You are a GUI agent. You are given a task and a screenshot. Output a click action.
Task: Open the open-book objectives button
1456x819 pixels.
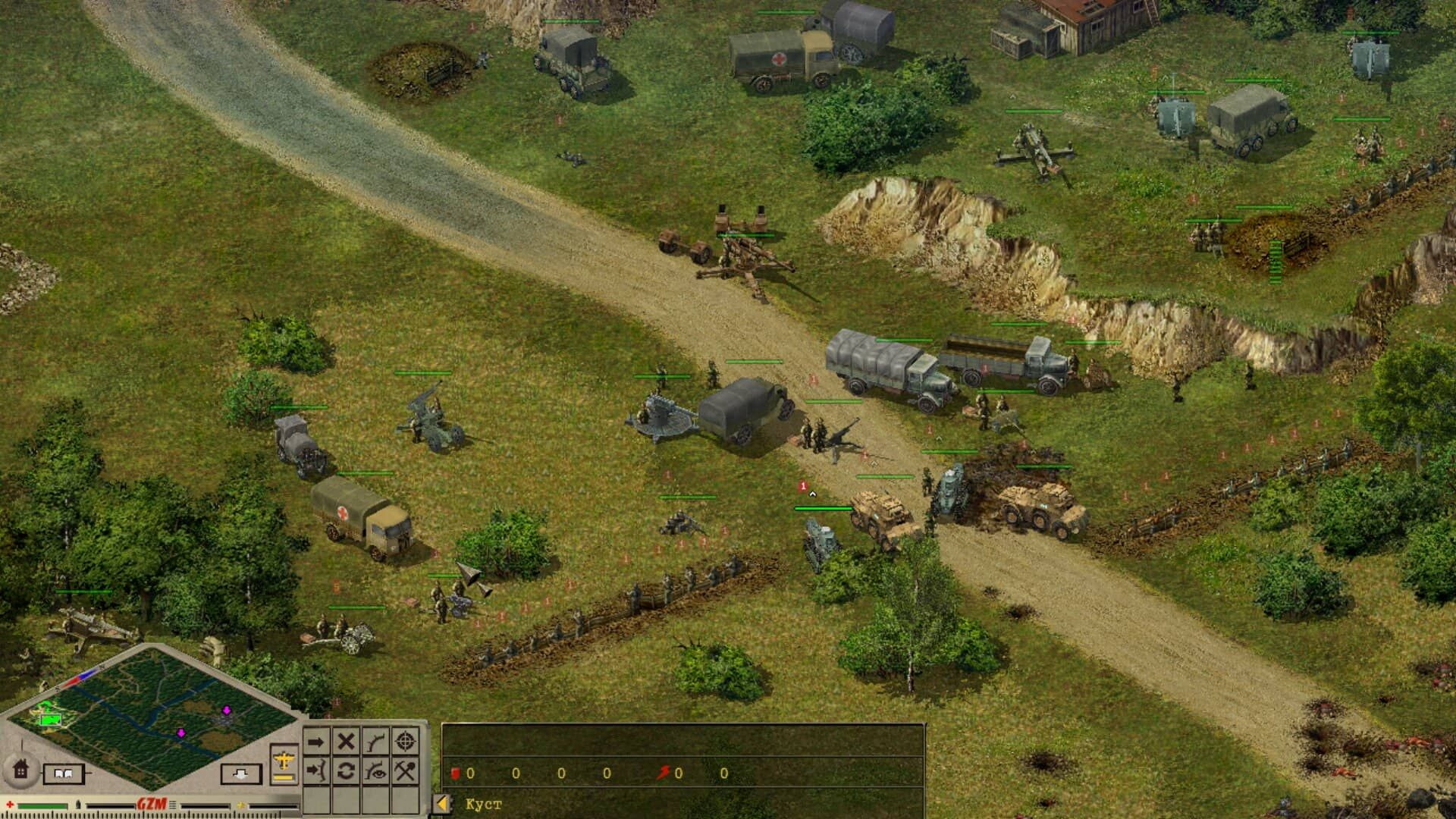(63, 773)
